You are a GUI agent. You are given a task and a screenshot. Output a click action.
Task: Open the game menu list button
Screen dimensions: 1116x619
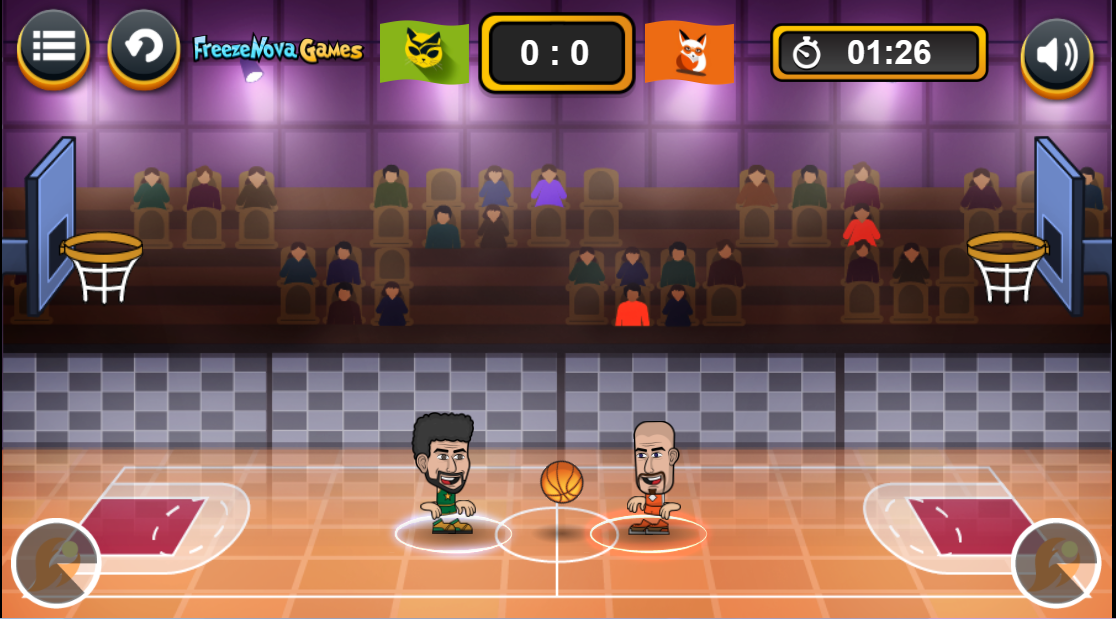click(x=53, y=47)
